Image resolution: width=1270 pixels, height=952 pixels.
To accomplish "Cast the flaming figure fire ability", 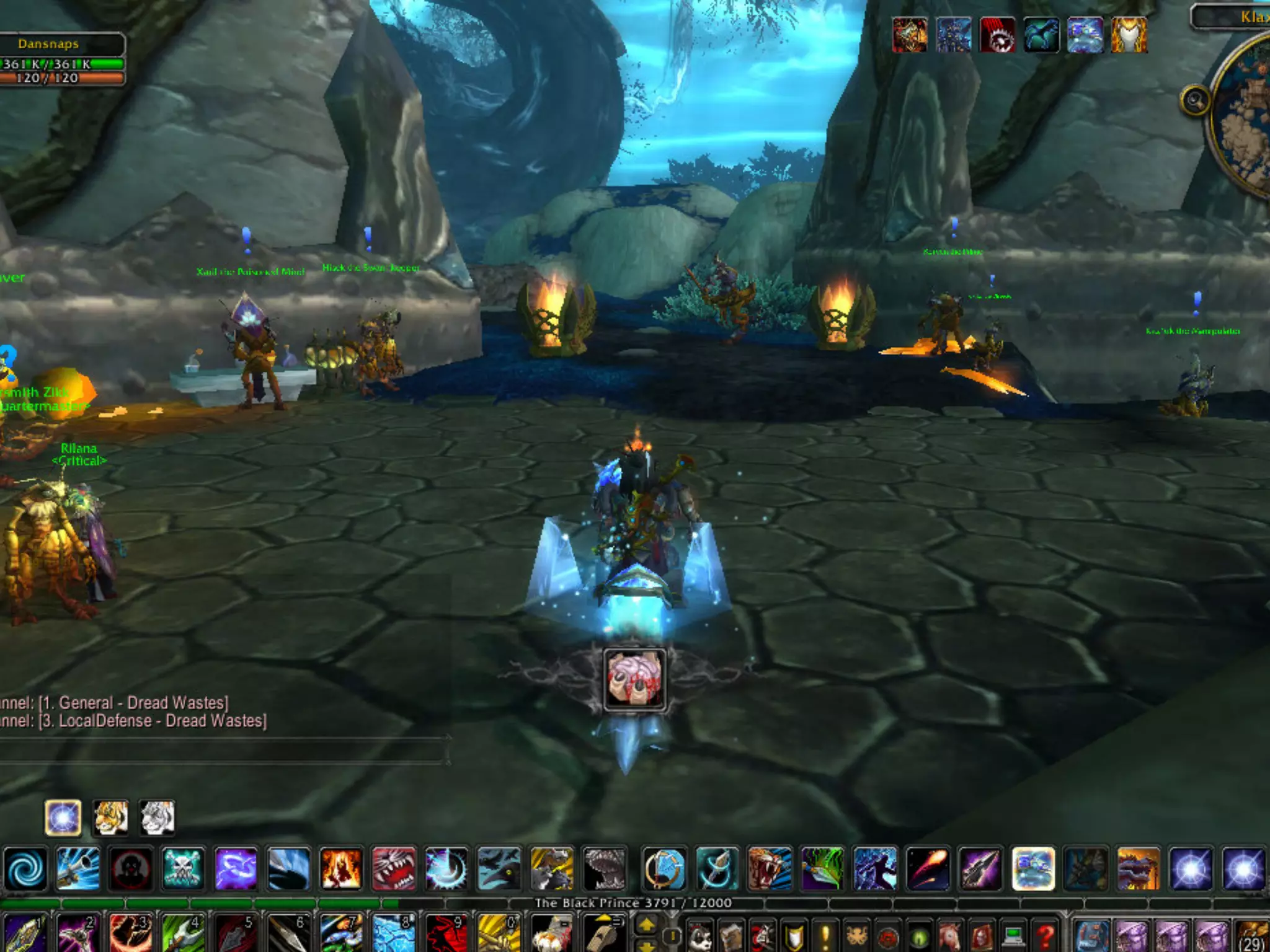I will click(340, 869).
